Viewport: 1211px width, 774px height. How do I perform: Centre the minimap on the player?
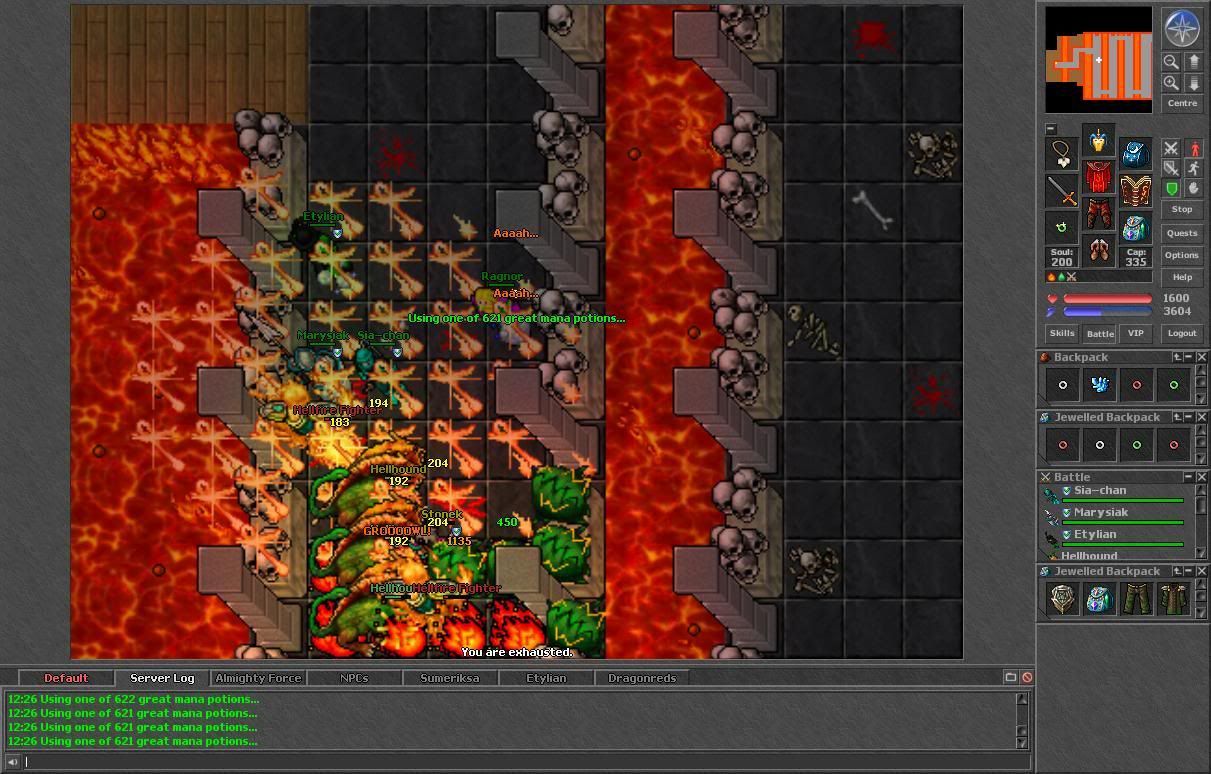click(1181, 103)
